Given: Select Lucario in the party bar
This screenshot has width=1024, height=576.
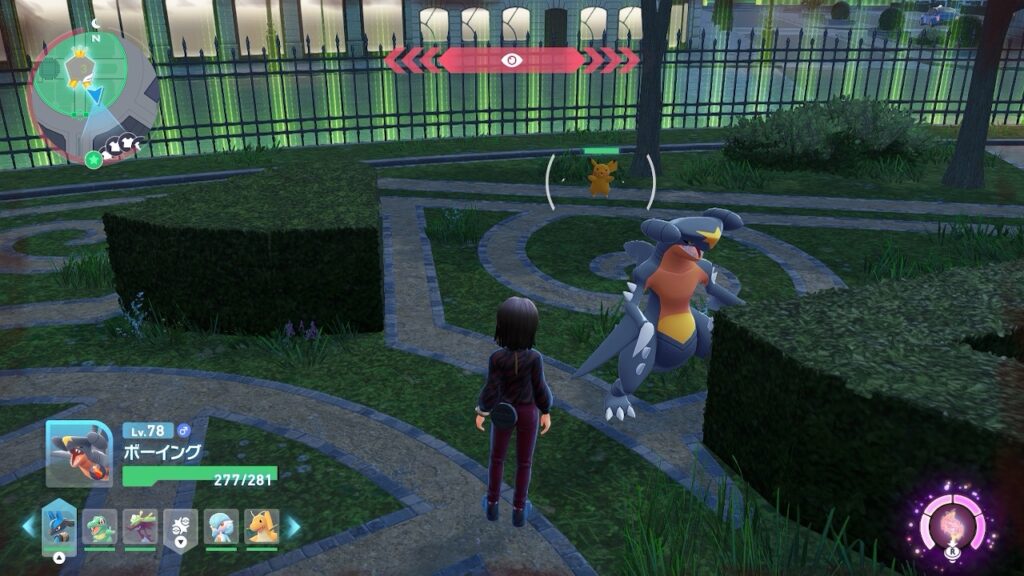Looking at the screenshot, I should (x=59, y=526).
